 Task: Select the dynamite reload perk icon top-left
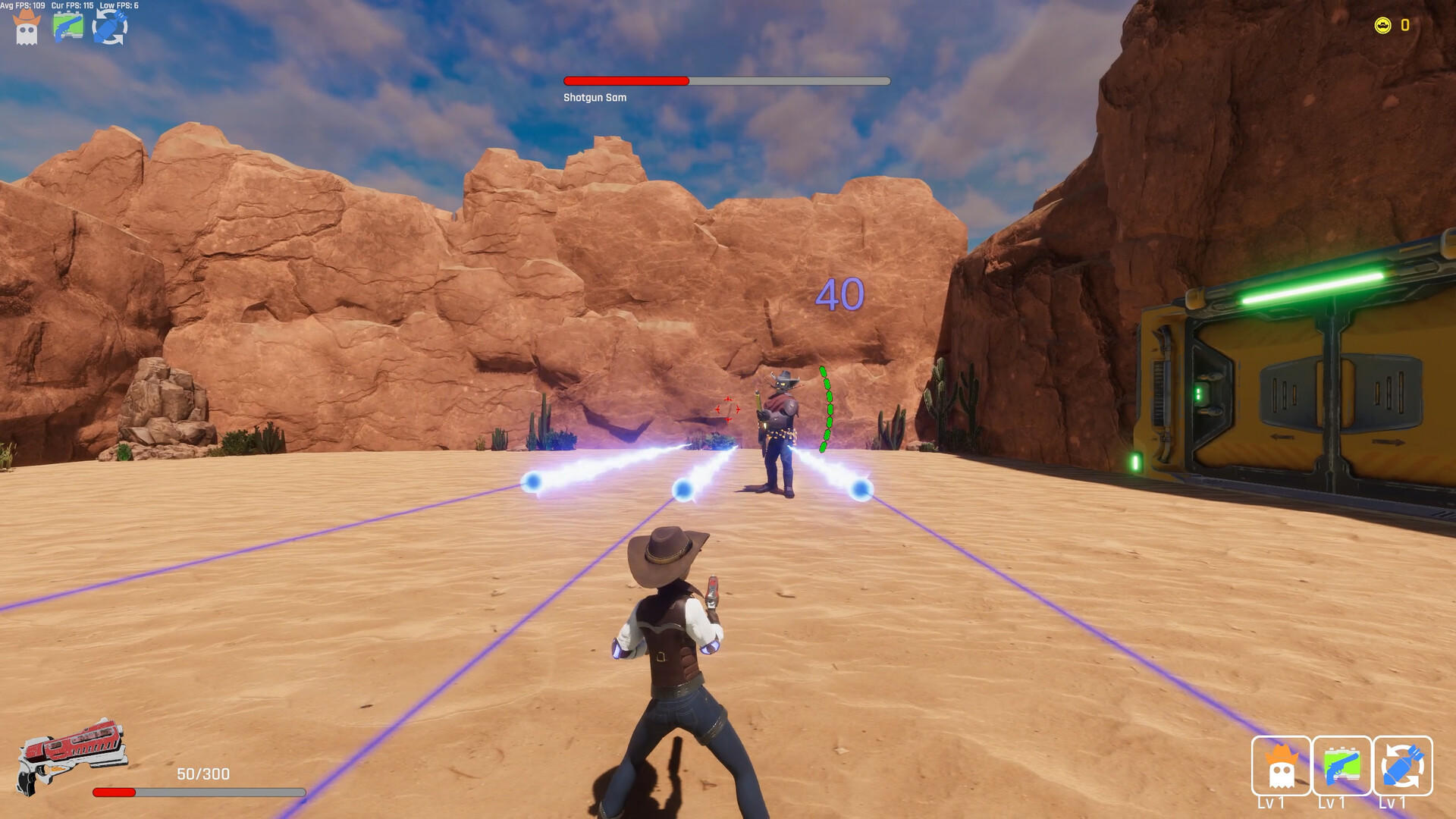[x=111, y=27]
